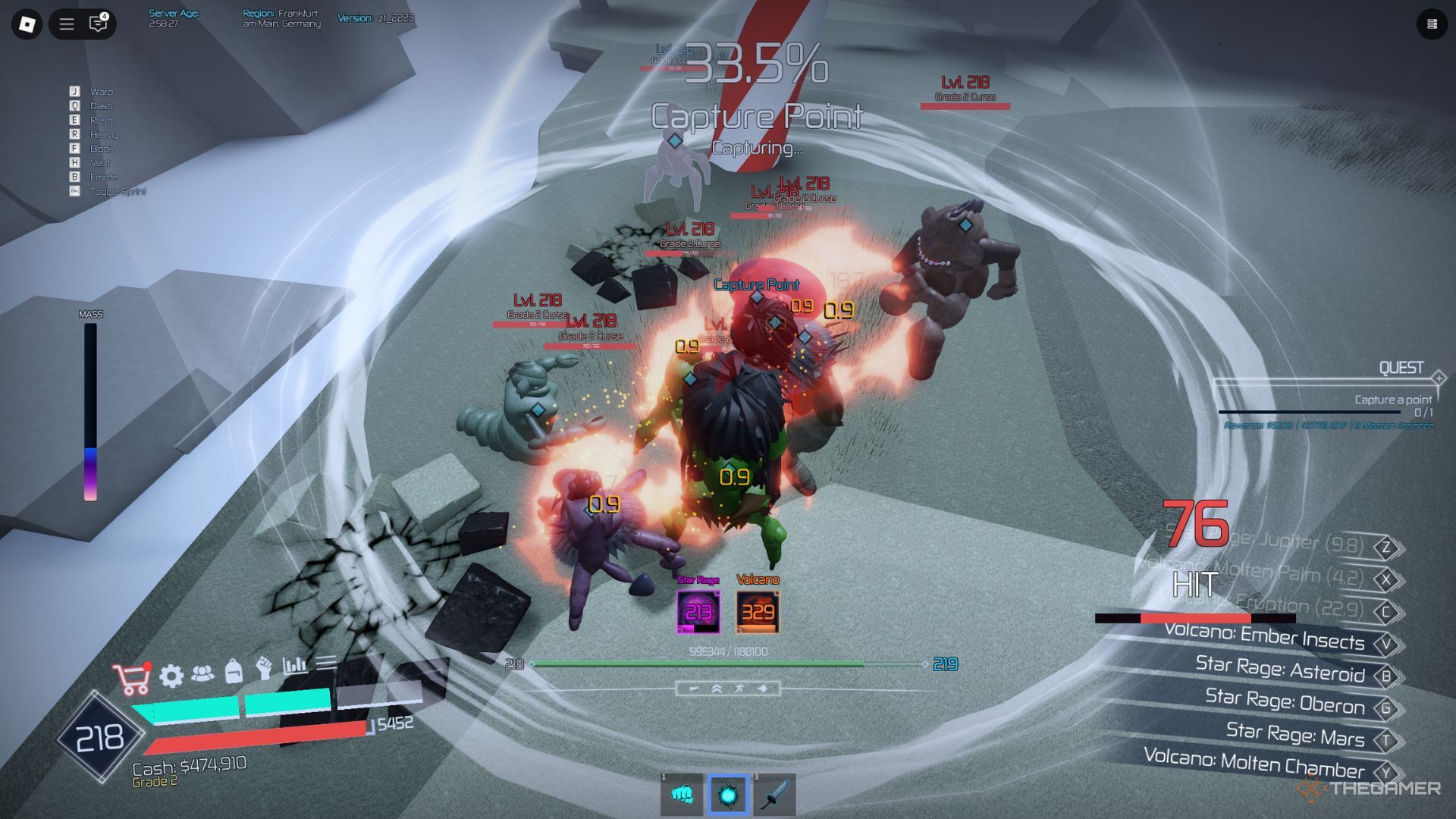Use Star Rage: Oberon skill

tap(1285, 701)
